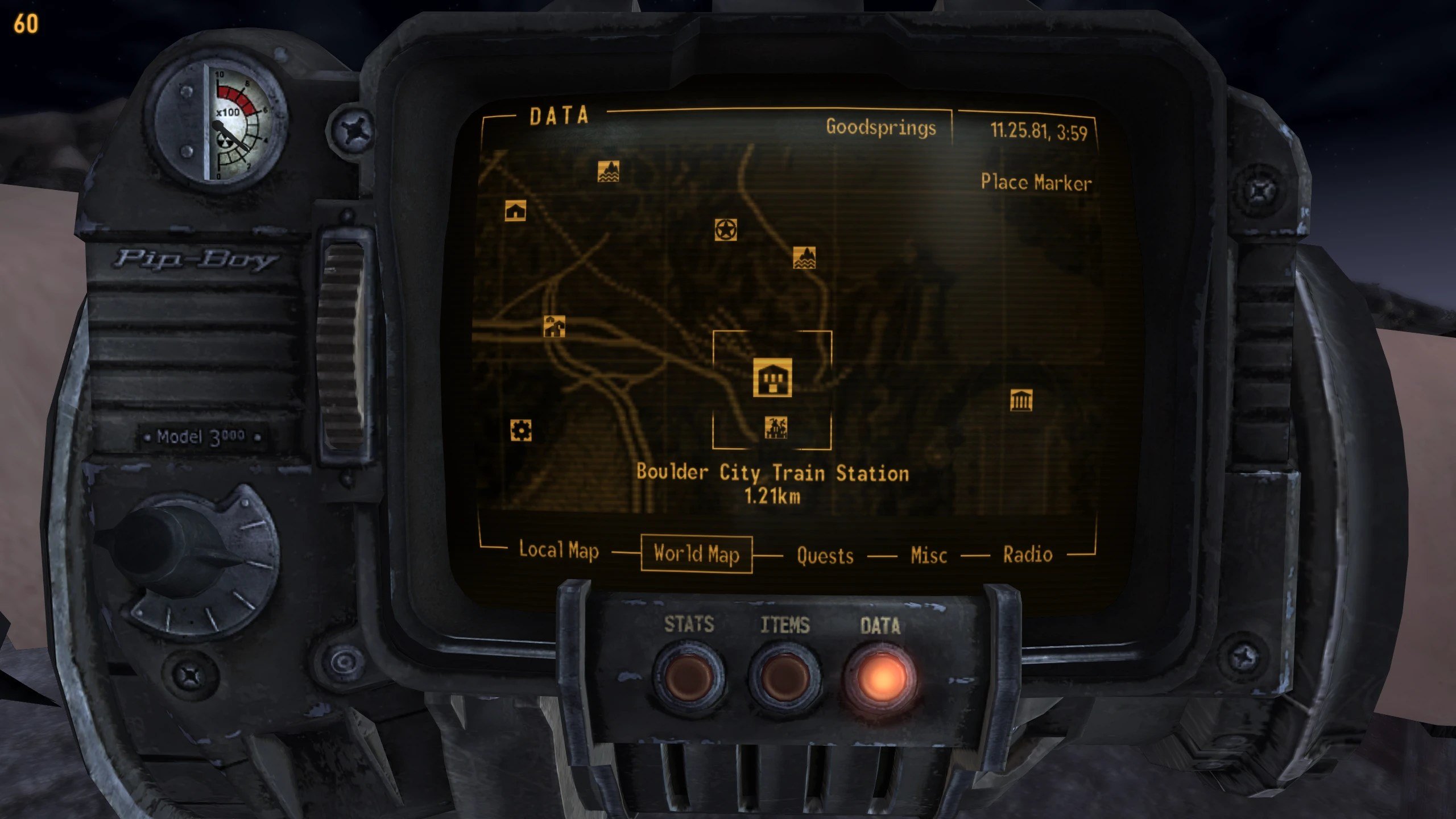
Task: Click the star-in-circle map marker
Action: coord(726,230)
